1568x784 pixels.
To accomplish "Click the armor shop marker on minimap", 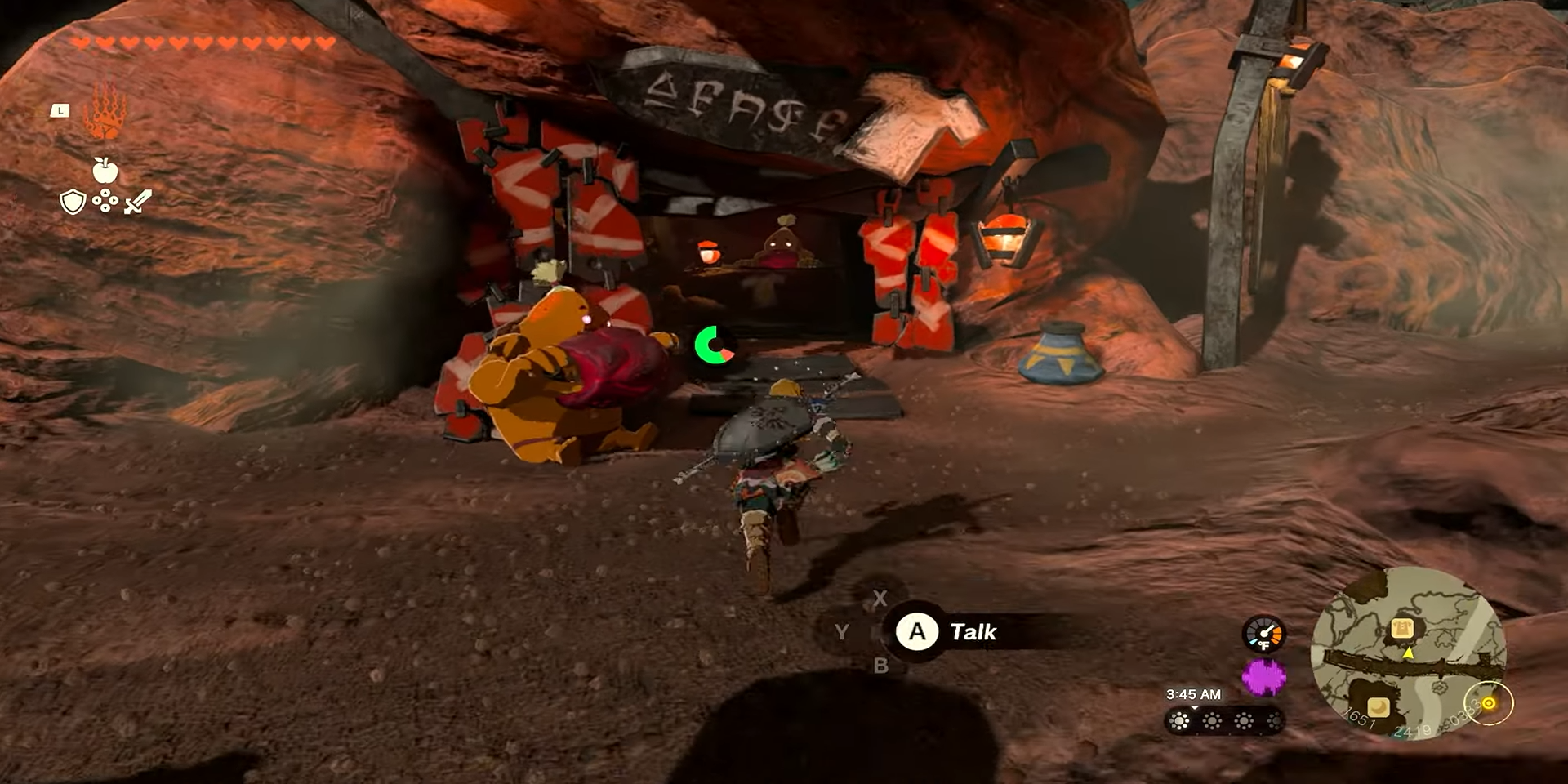I will (x=1402, y=628).
